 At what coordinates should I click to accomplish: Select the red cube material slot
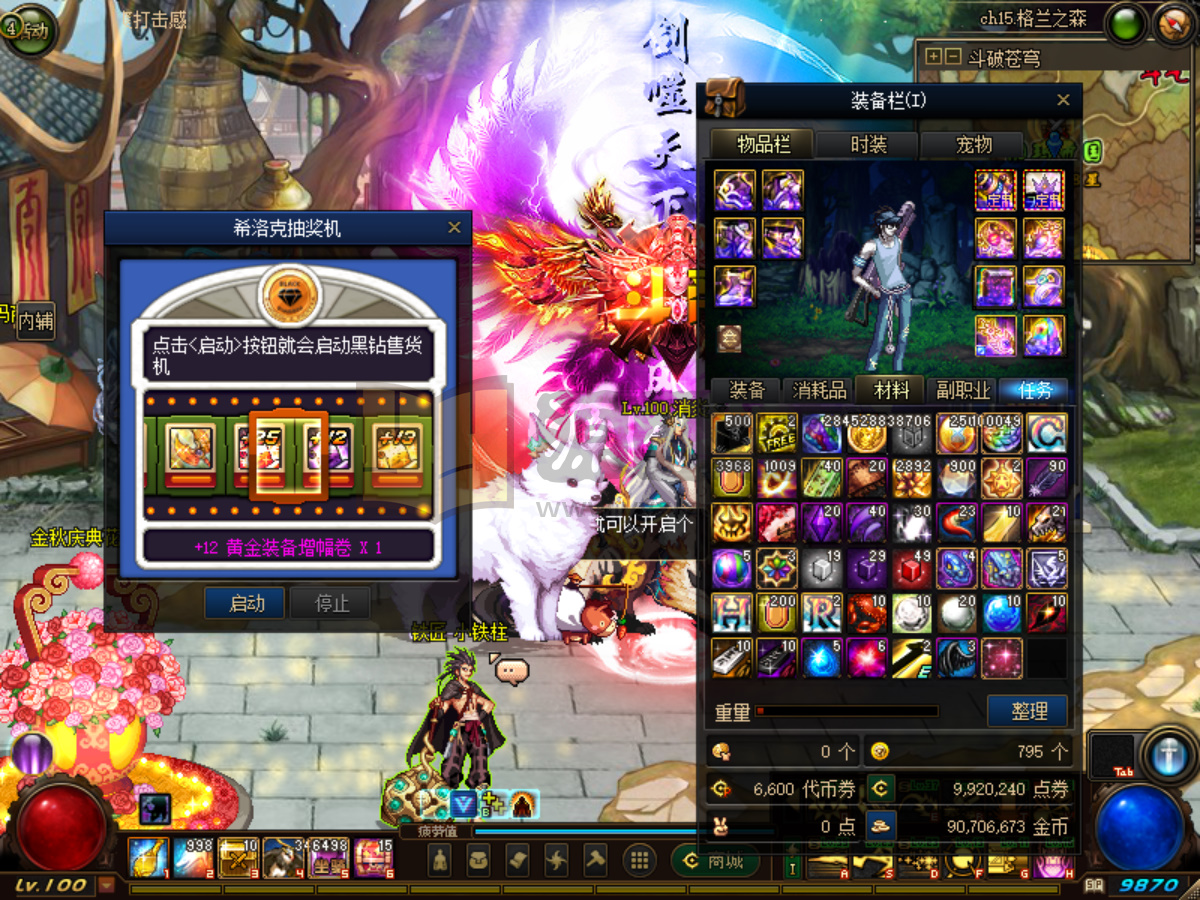[912, 568]
